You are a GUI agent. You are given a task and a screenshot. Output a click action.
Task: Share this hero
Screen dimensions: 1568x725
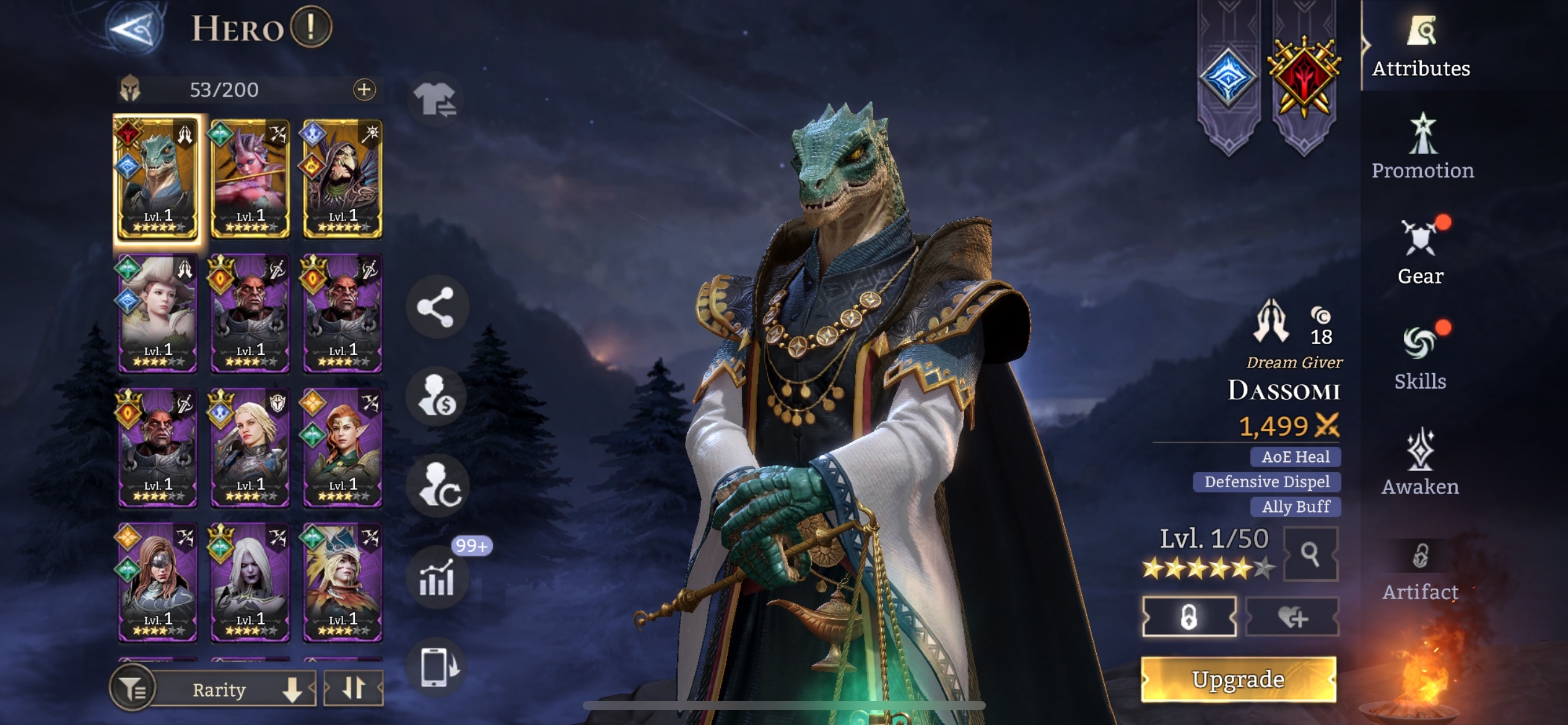436,307
